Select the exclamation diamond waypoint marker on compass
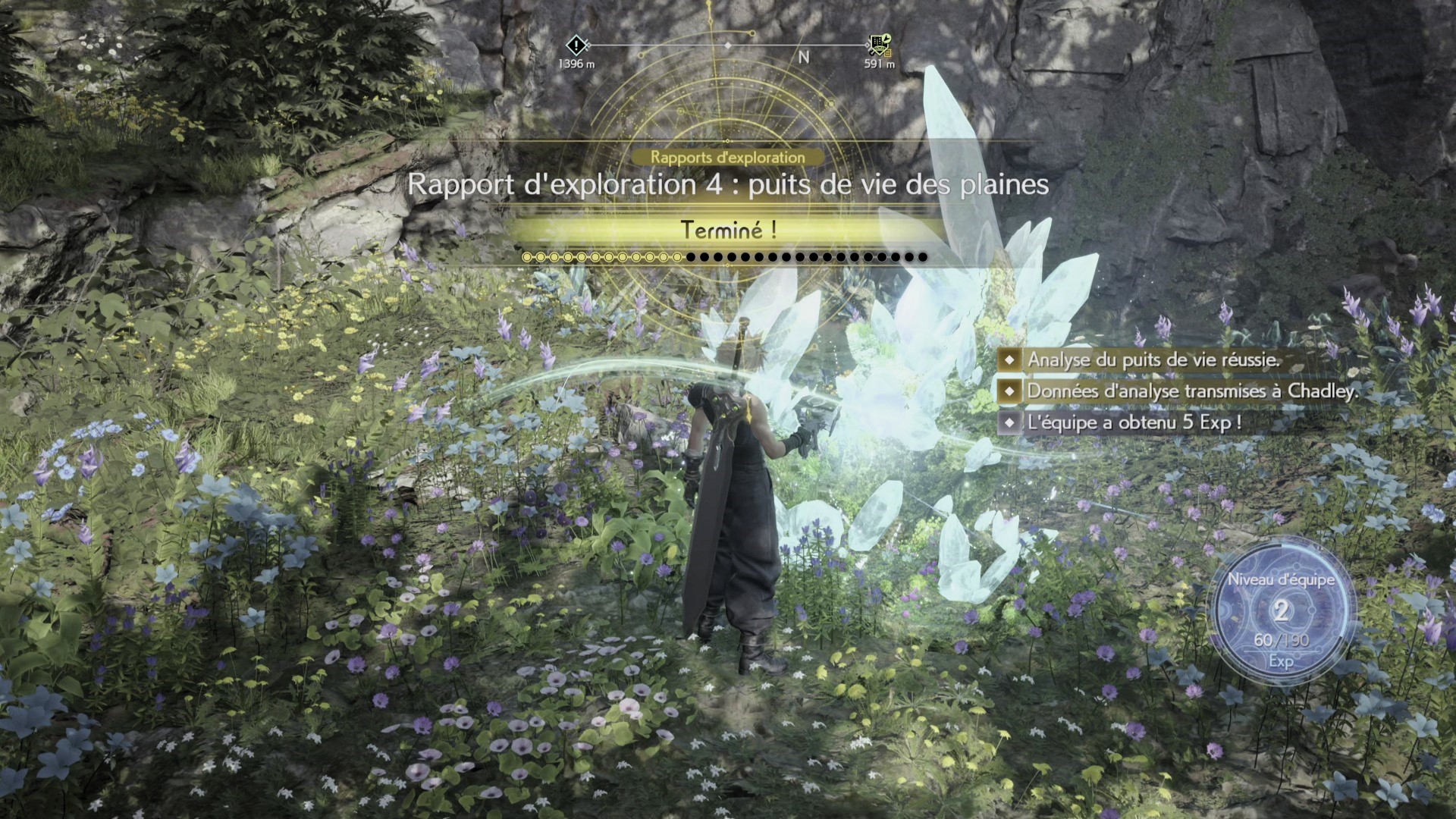The width and height of the screenshot is (1456, 819). click(576, 45)
